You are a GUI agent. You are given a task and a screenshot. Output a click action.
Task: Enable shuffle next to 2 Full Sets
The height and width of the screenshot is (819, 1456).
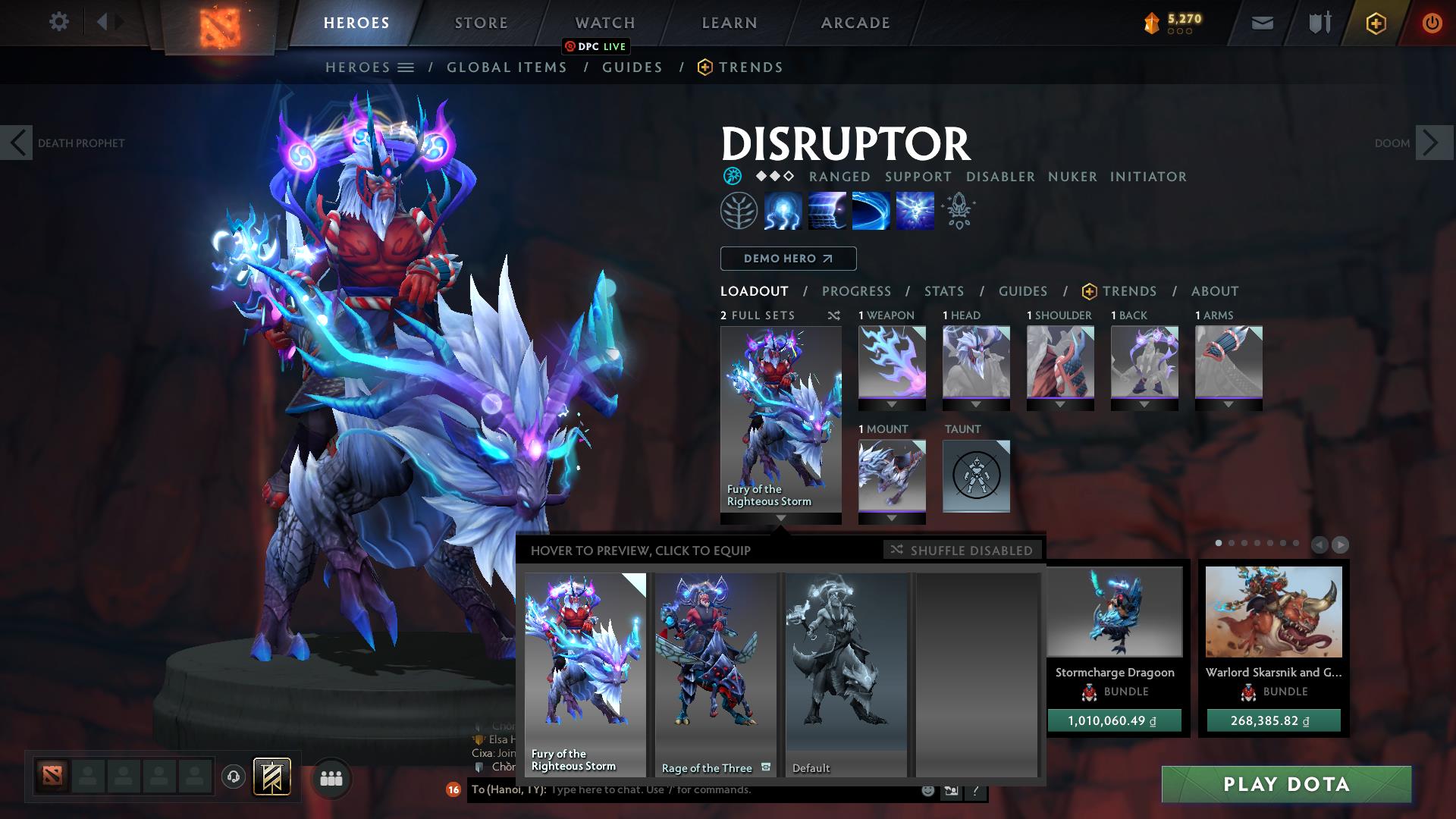tap(834, 315)
